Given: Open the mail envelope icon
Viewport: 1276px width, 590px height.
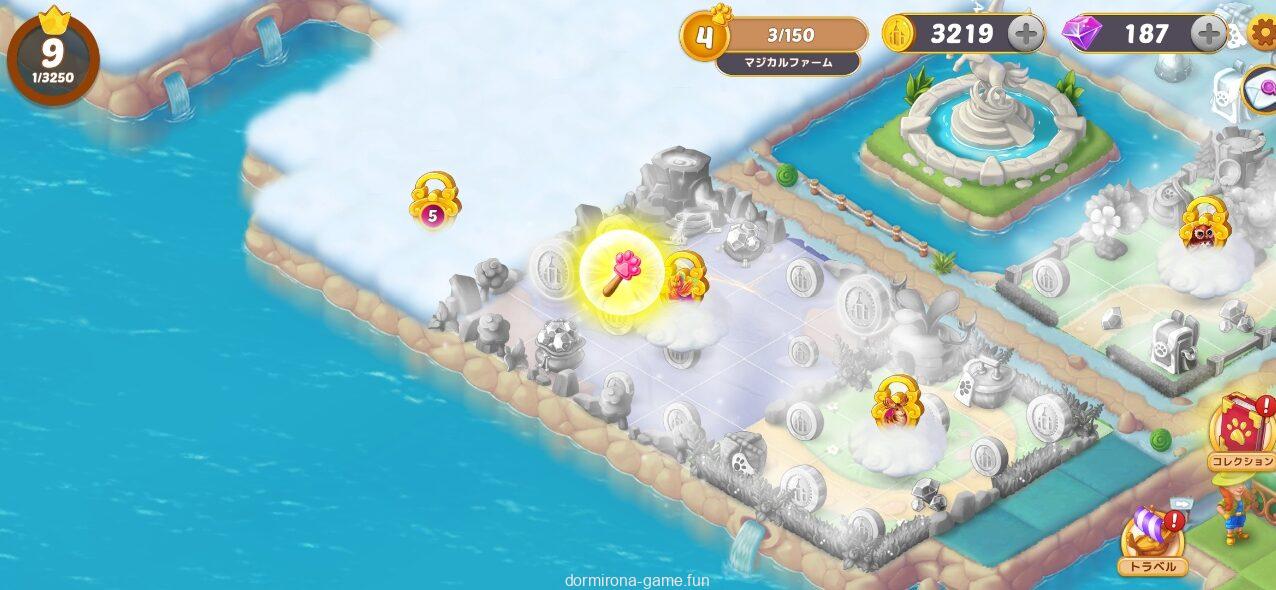Looking at the screenshot, I should pos(1259,89).
